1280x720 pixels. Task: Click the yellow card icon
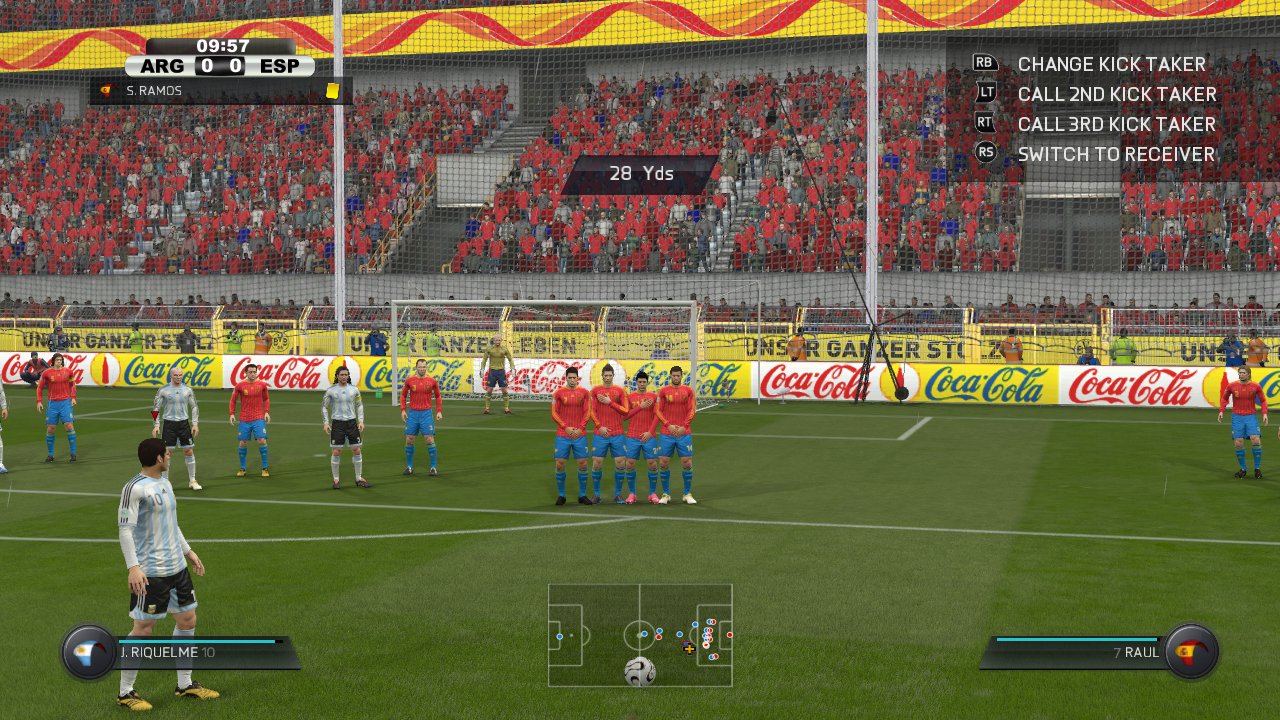pyautogui.click(x=332, y=91)
